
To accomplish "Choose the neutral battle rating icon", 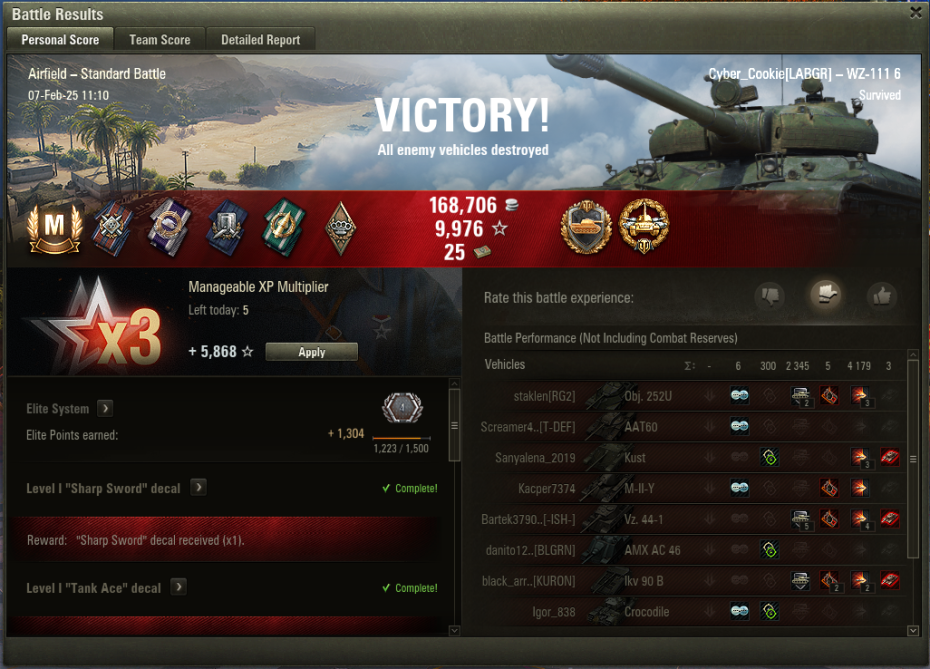I will [x=825, y=296].
